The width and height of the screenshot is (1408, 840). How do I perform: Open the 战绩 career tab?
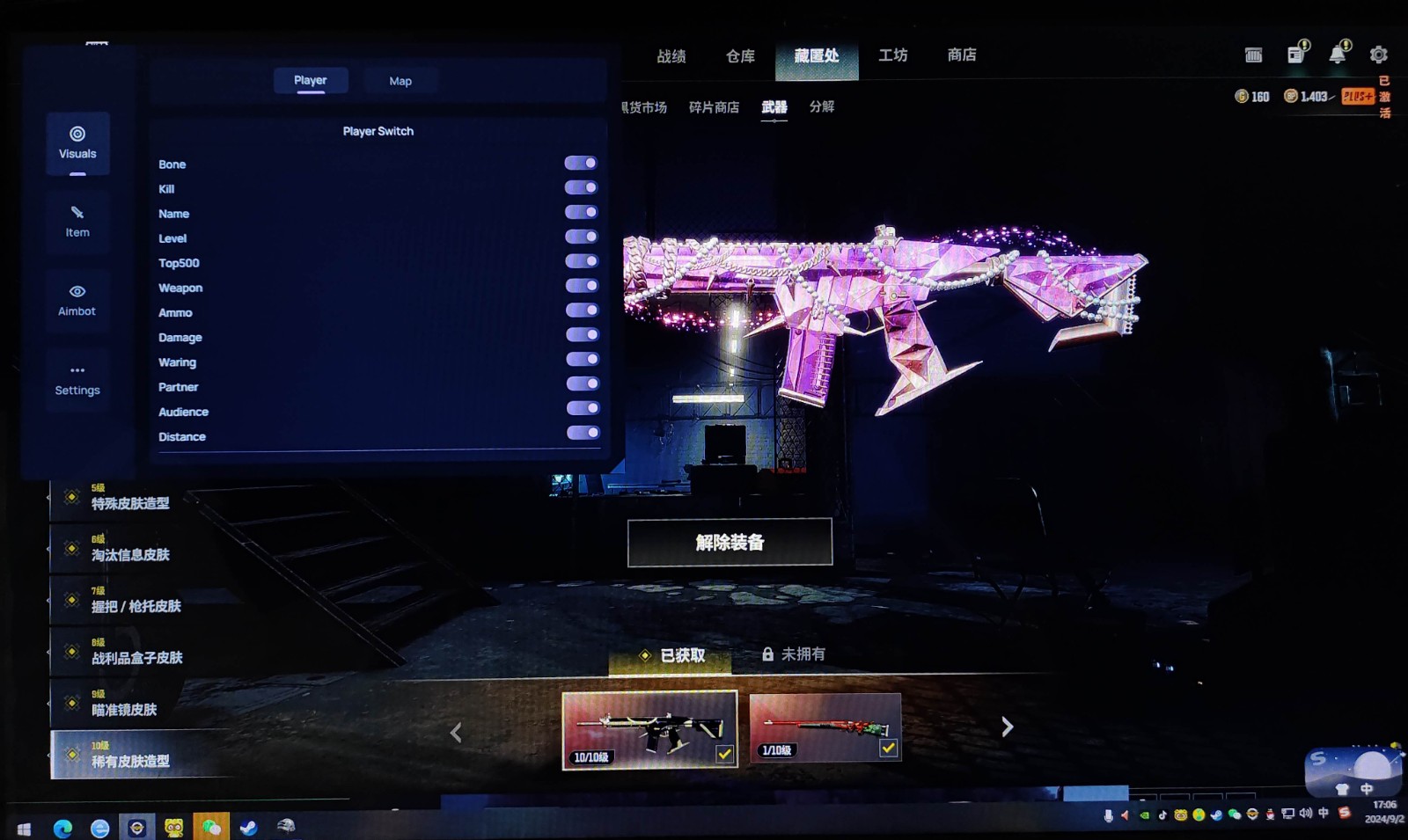(671, 56)
